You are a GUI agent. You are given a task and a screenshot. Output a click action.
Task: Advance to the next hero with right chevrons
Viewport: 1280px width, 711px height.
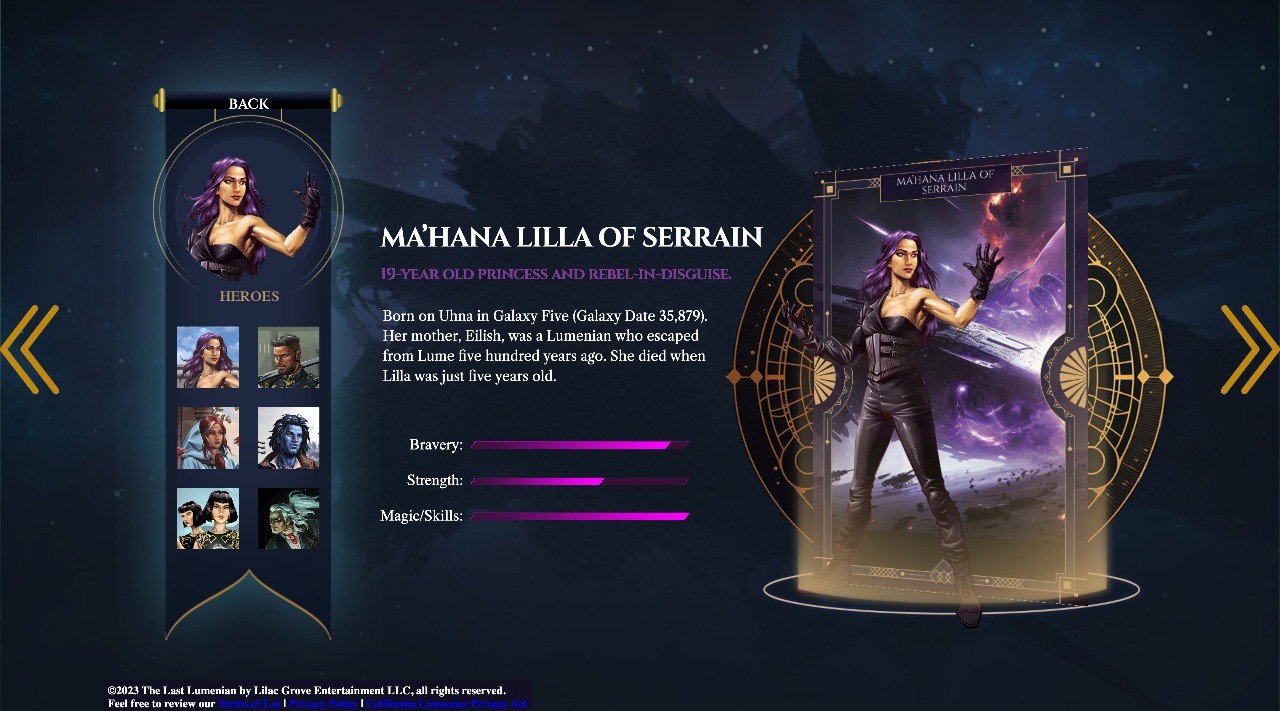pos(1249,349)
